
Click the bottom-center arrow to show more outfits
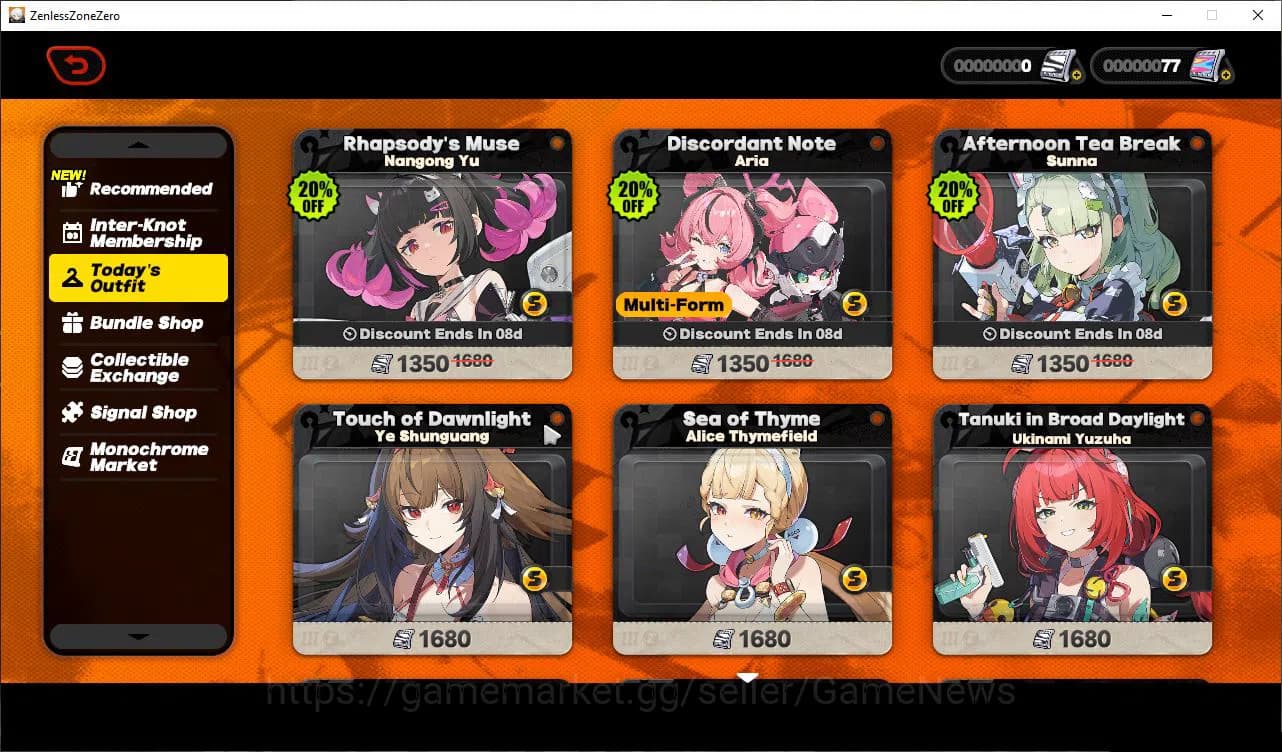coord(747,677)
